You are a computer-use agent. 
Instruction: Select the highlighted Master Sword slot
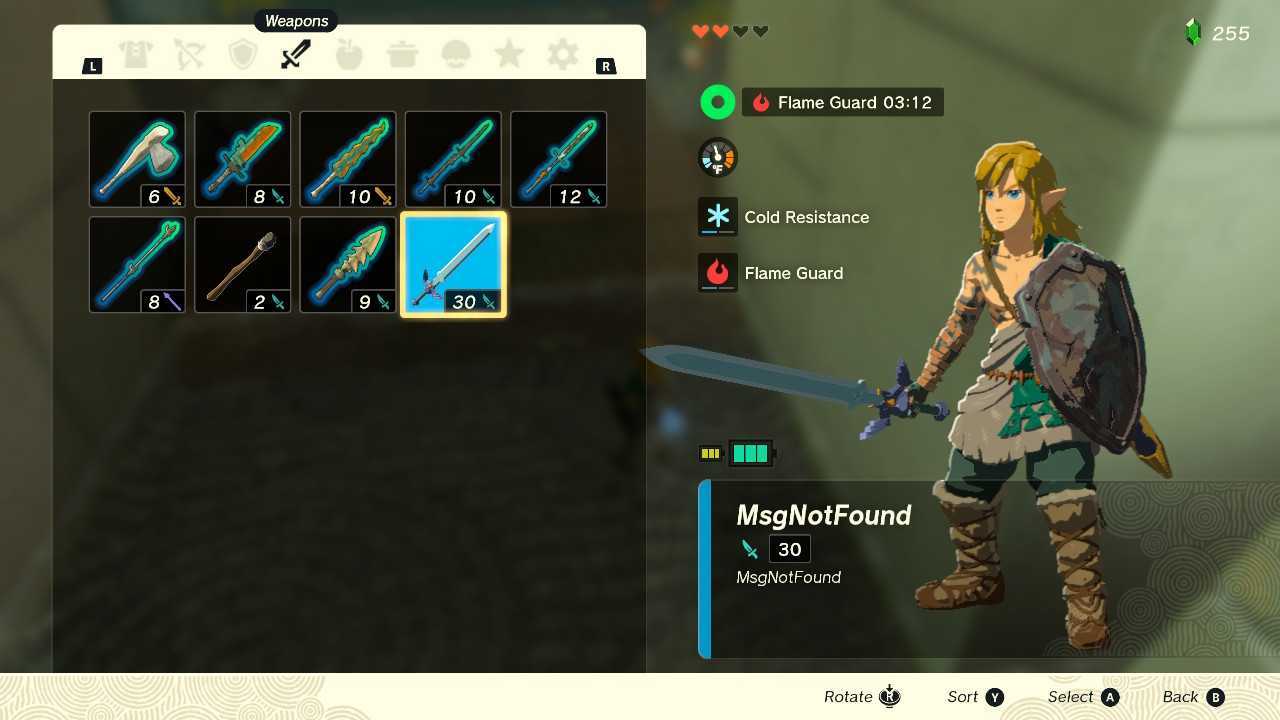click(452, 263)
